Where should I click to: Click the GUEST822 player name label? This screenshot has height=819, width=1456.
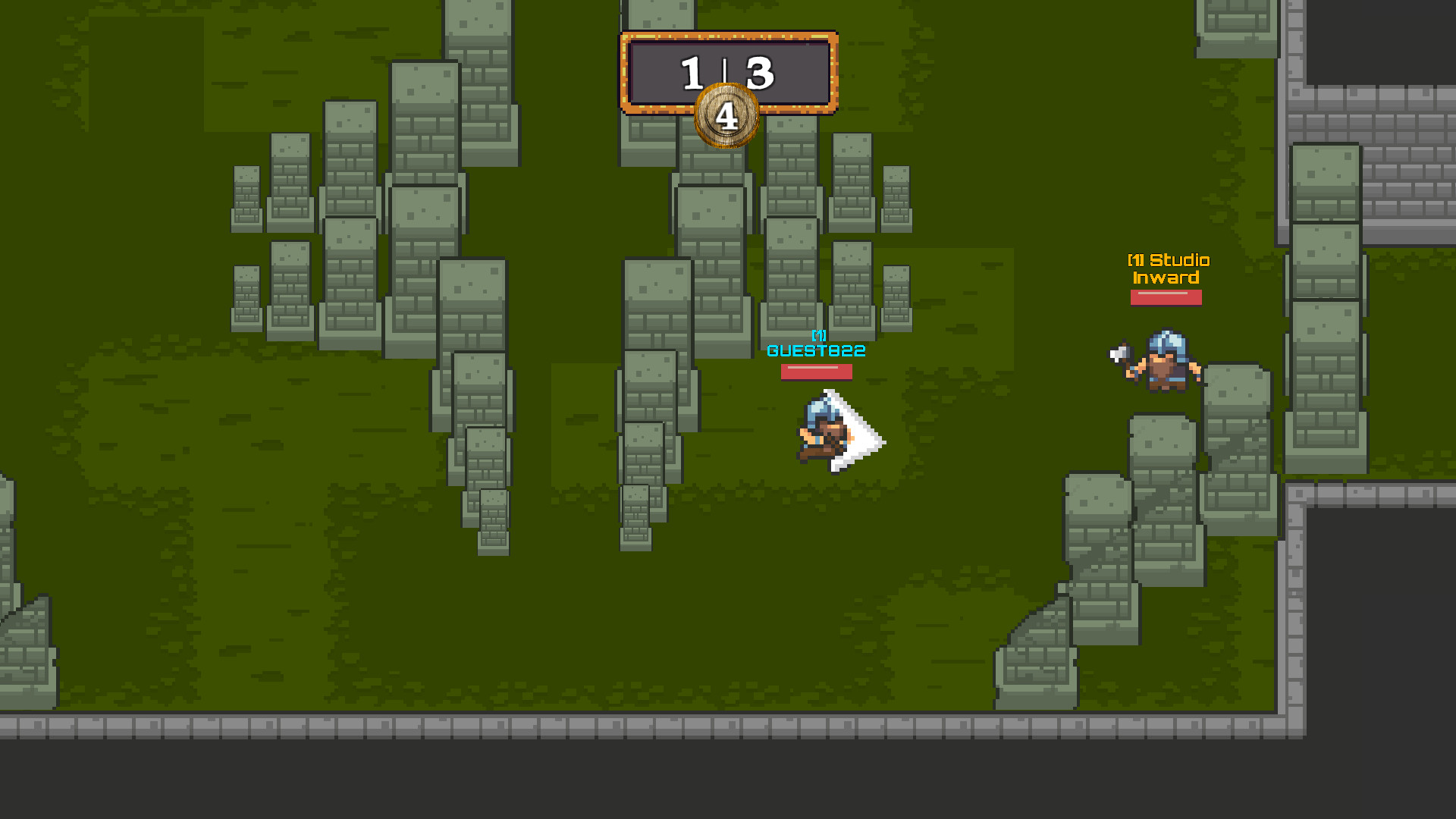pyautogui.click(x=815, y=350)
